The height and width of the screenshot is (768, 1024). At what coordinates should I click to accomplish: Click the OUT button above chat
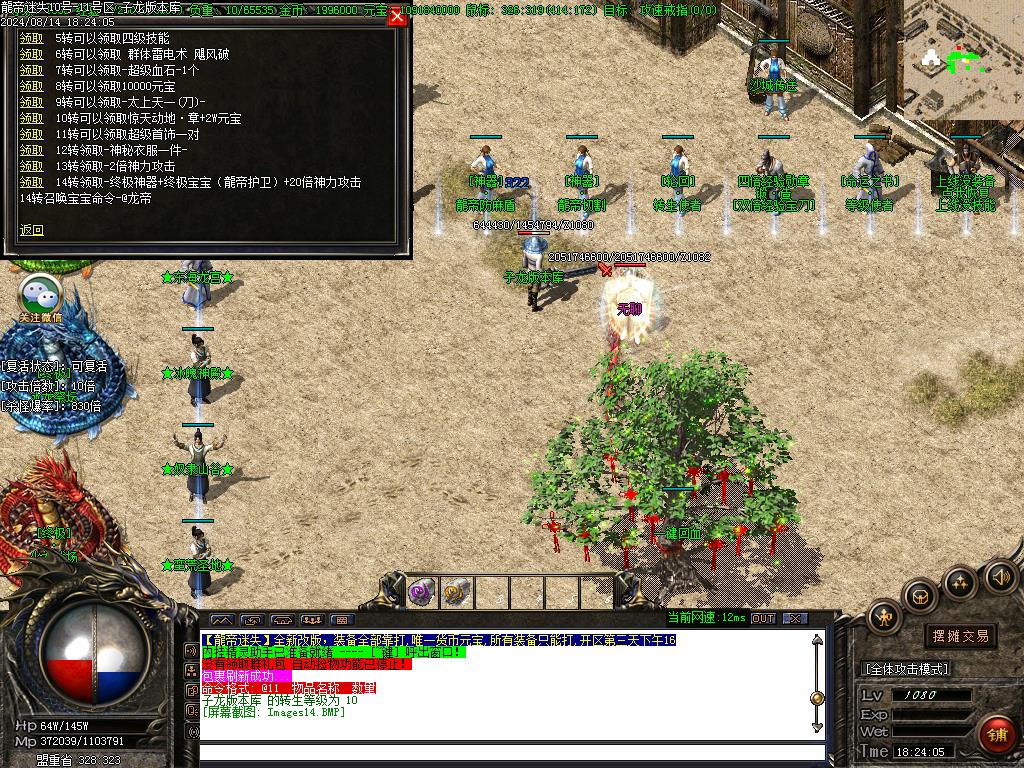coord(763,619)
